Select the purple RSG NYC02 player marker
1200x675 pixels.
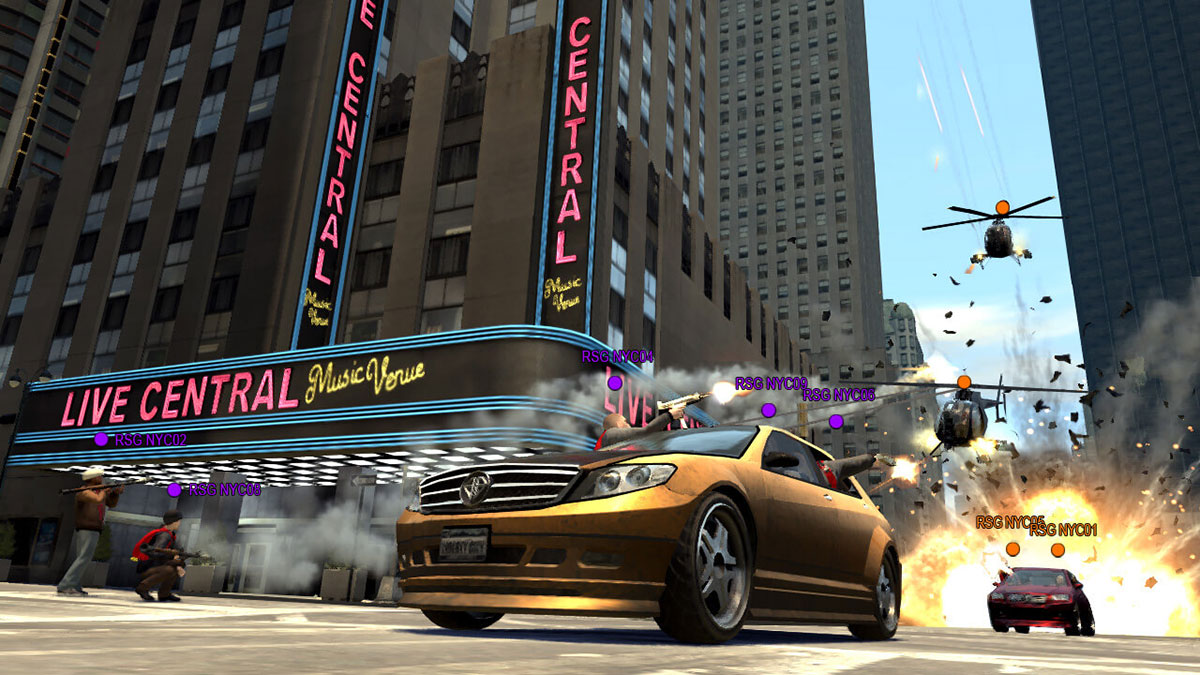101,439
